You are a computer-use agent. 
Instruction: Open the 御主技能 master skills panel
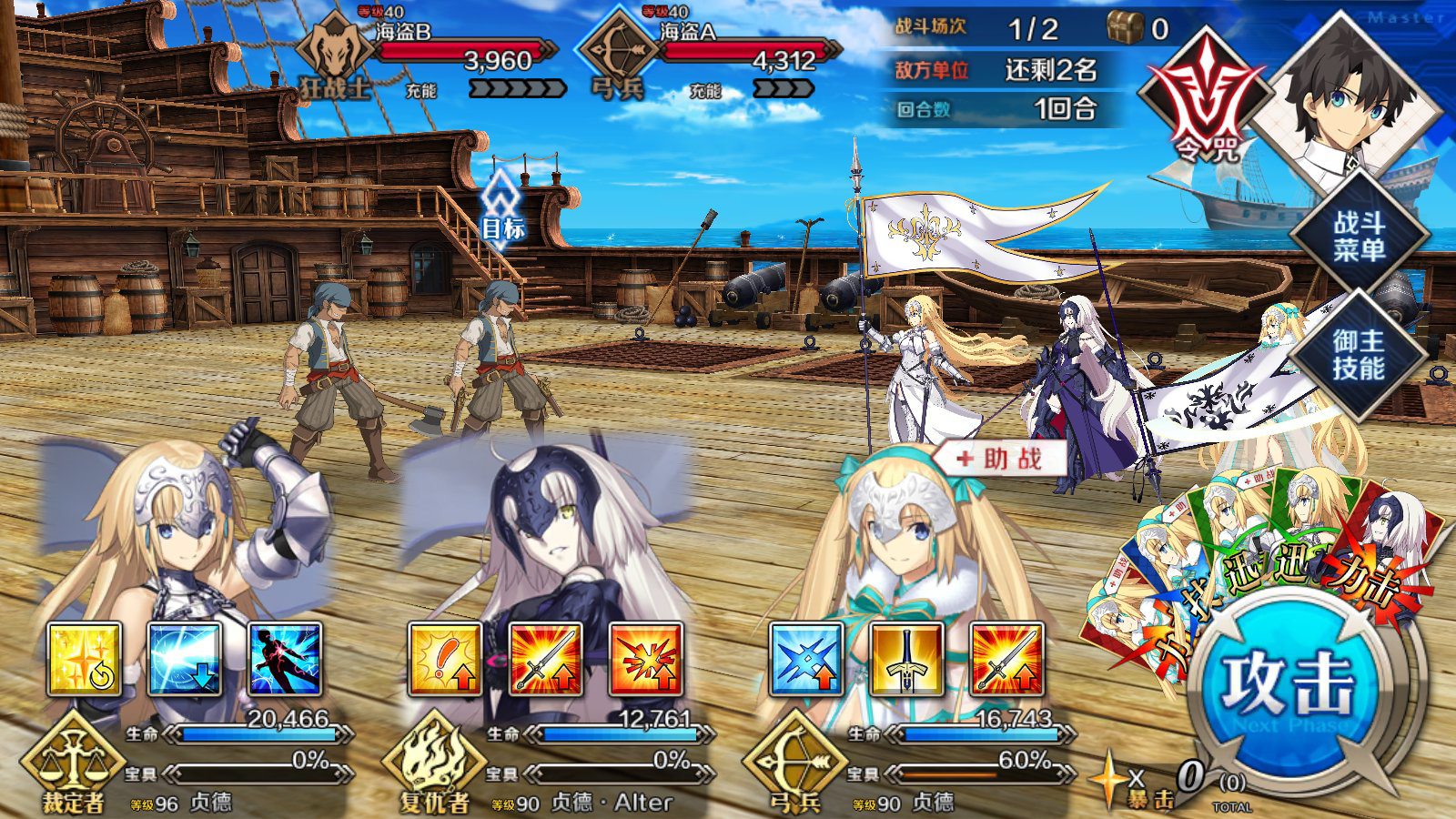[1359, 354]
